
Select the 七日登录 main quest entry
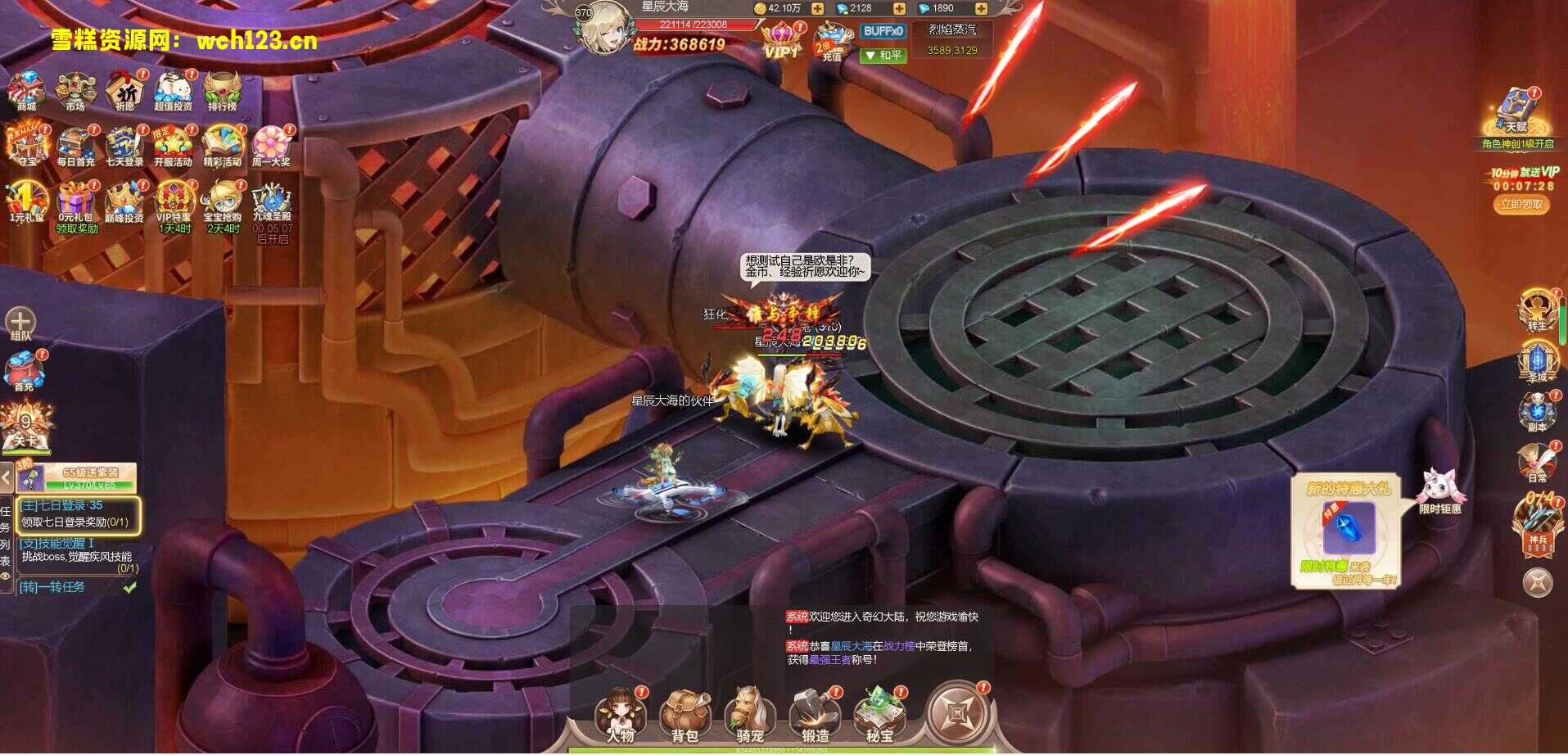(79, 514)
